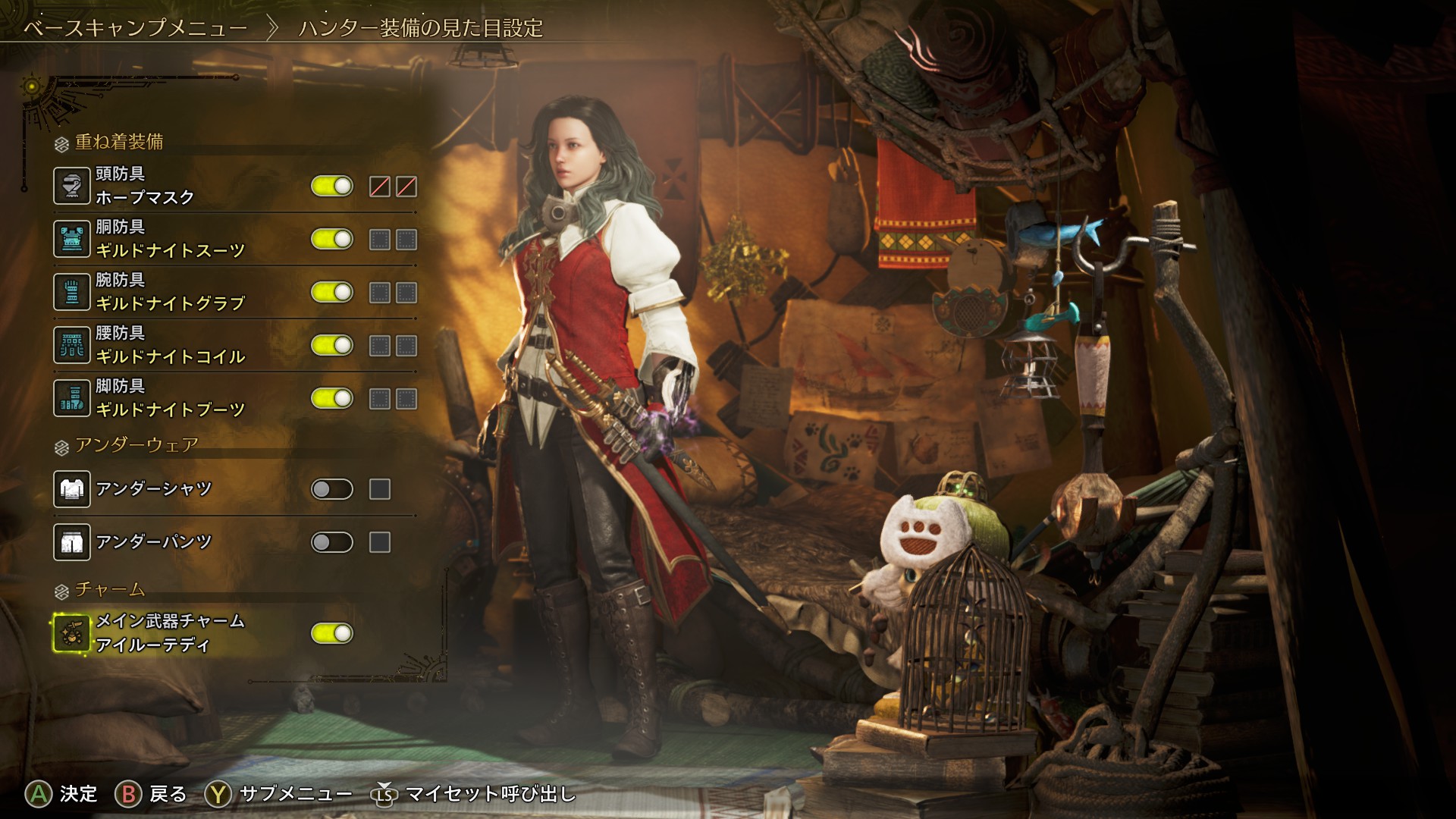Disable the ギルドナイトブーツ toggle
1456x819 pixels.
click(x=332, y=398)
